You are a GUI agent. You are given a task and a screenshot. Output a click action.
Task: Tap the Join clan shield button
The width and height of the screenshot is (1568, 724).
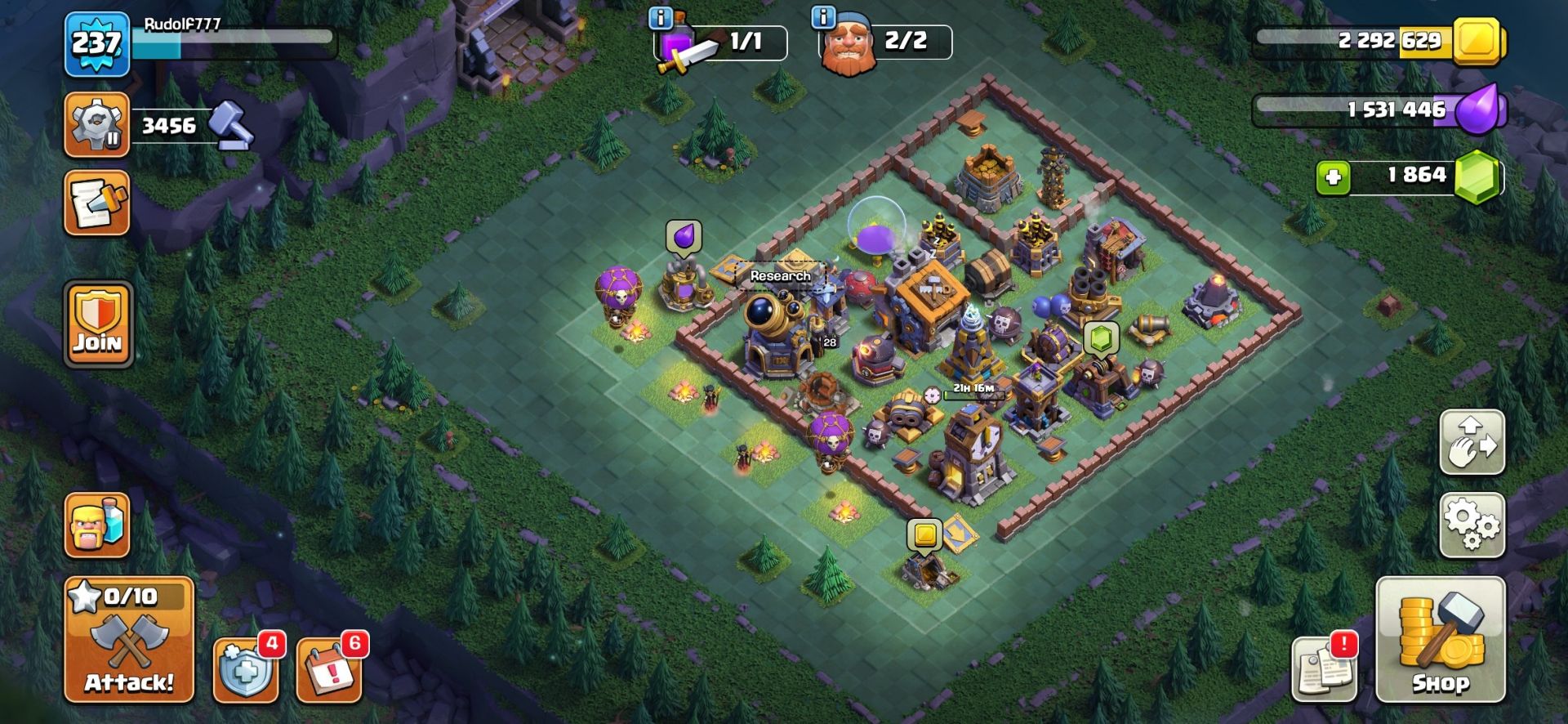tap(98, 324)
